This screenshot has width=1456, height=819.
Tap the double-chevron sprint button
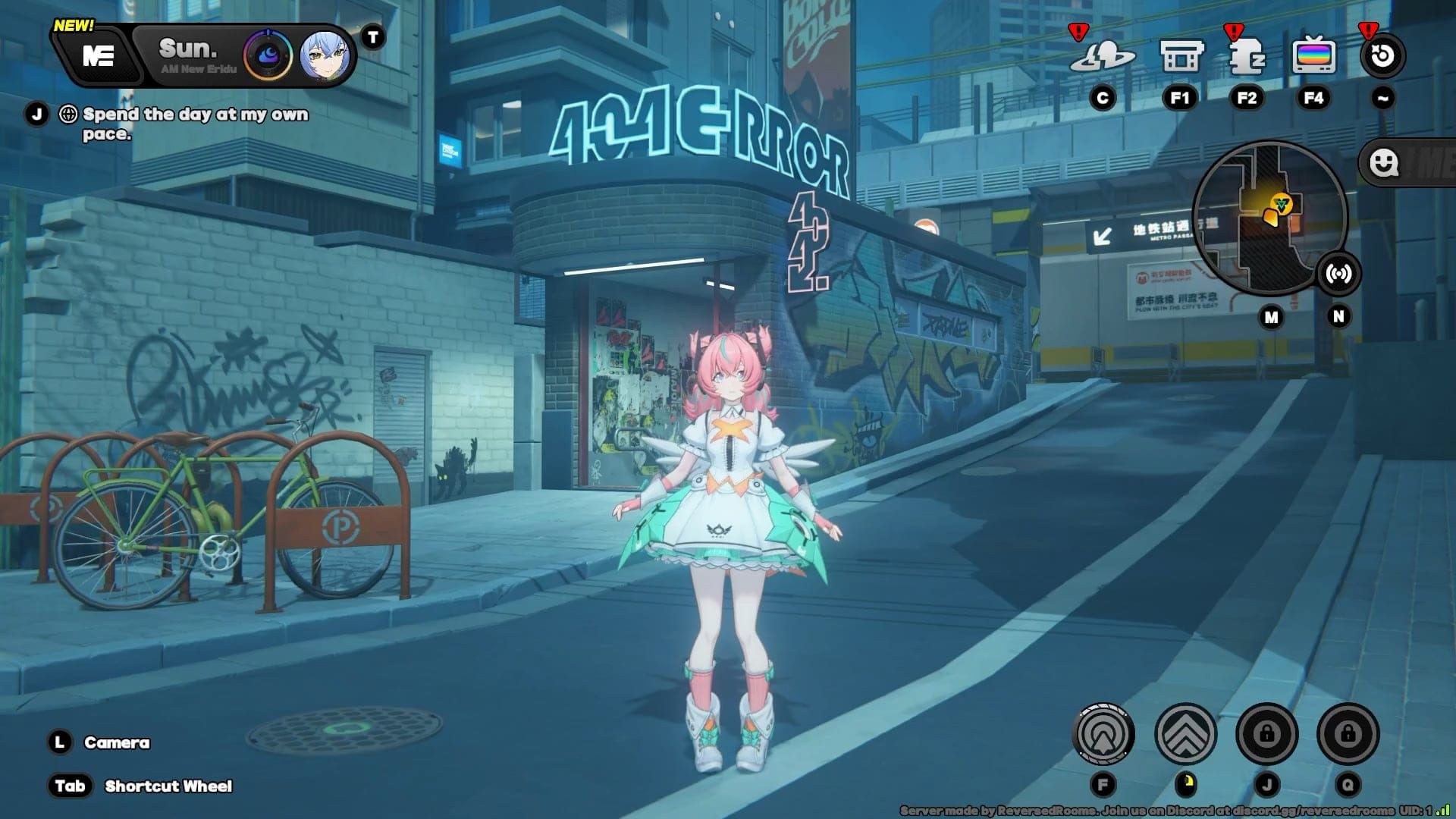(1185, 734)
